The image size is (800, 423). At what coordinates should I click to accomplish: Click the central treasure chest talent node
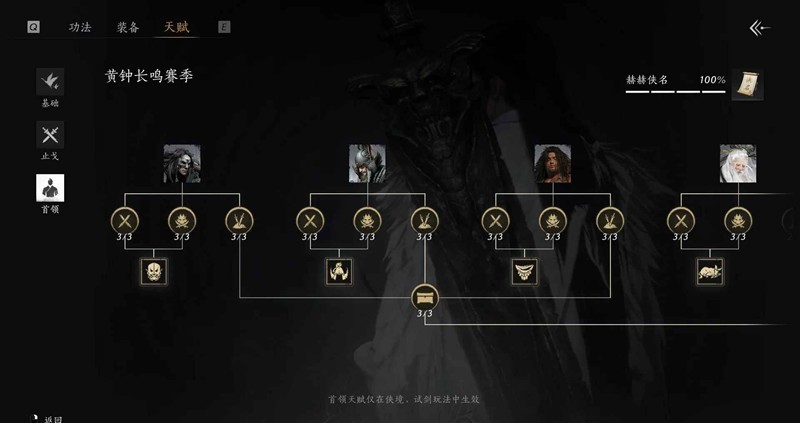[x=425, y=297]
